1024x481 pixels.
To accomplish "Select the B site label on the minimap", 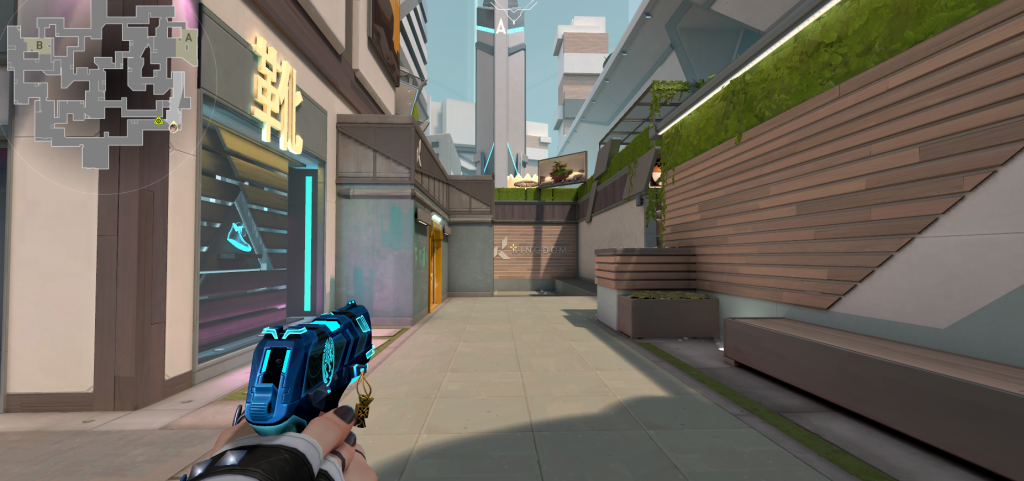I will click(x=39, y=45).
